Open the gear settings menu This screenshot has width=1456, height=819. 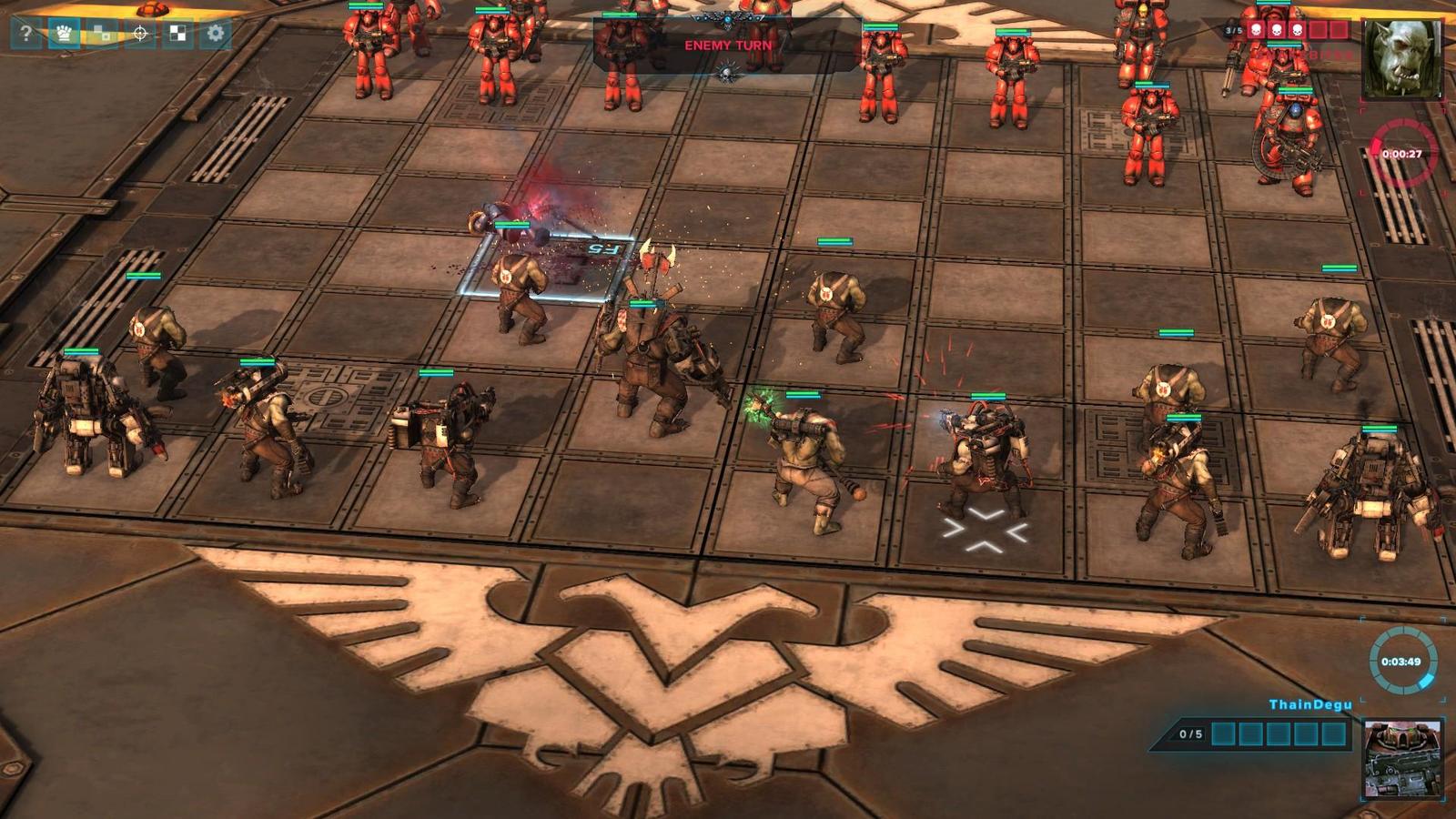pos(216,34)
